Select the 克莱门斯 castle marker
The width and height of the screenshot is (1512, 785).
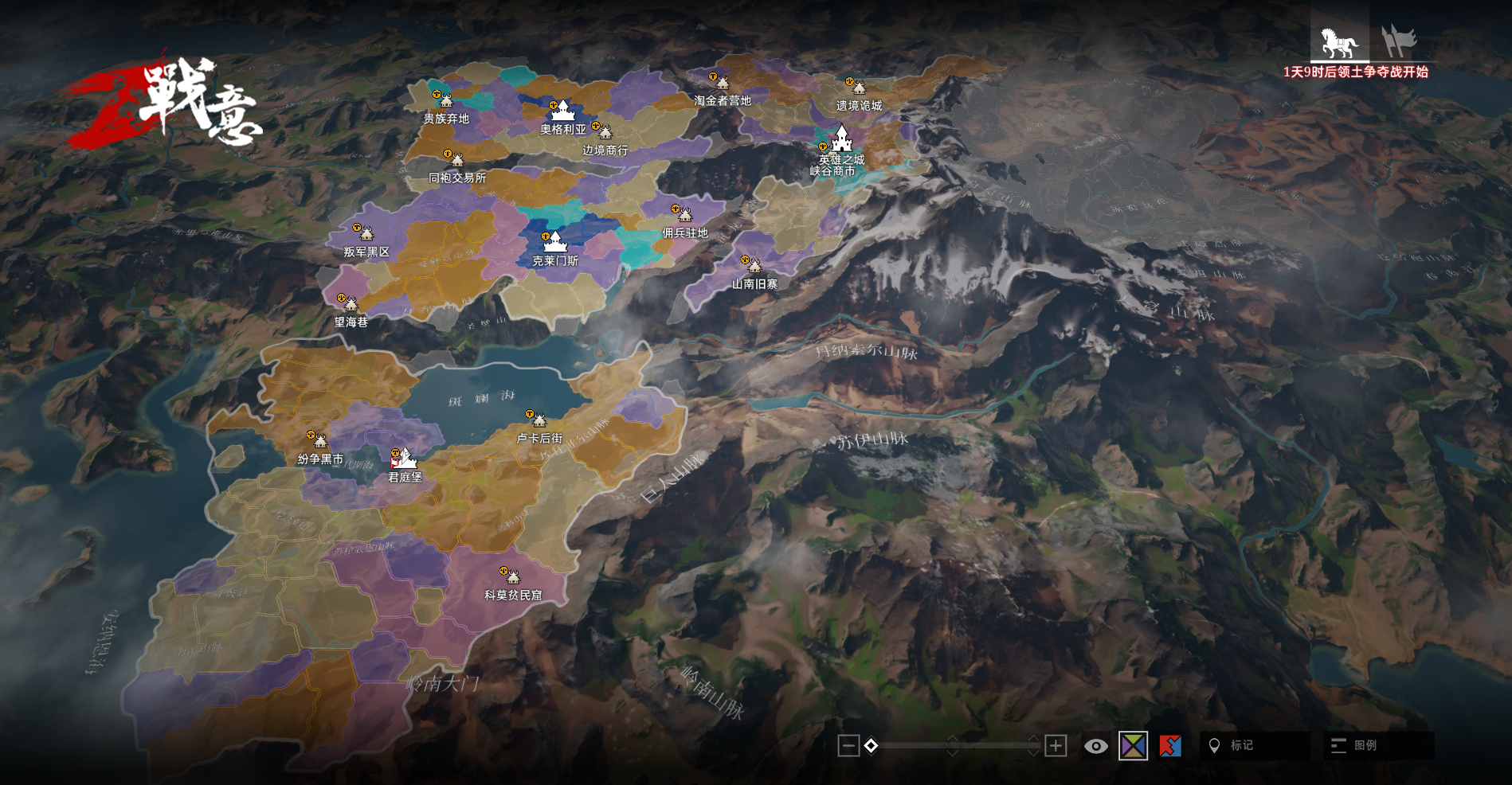pyautogui.click(x=554, y=242)
